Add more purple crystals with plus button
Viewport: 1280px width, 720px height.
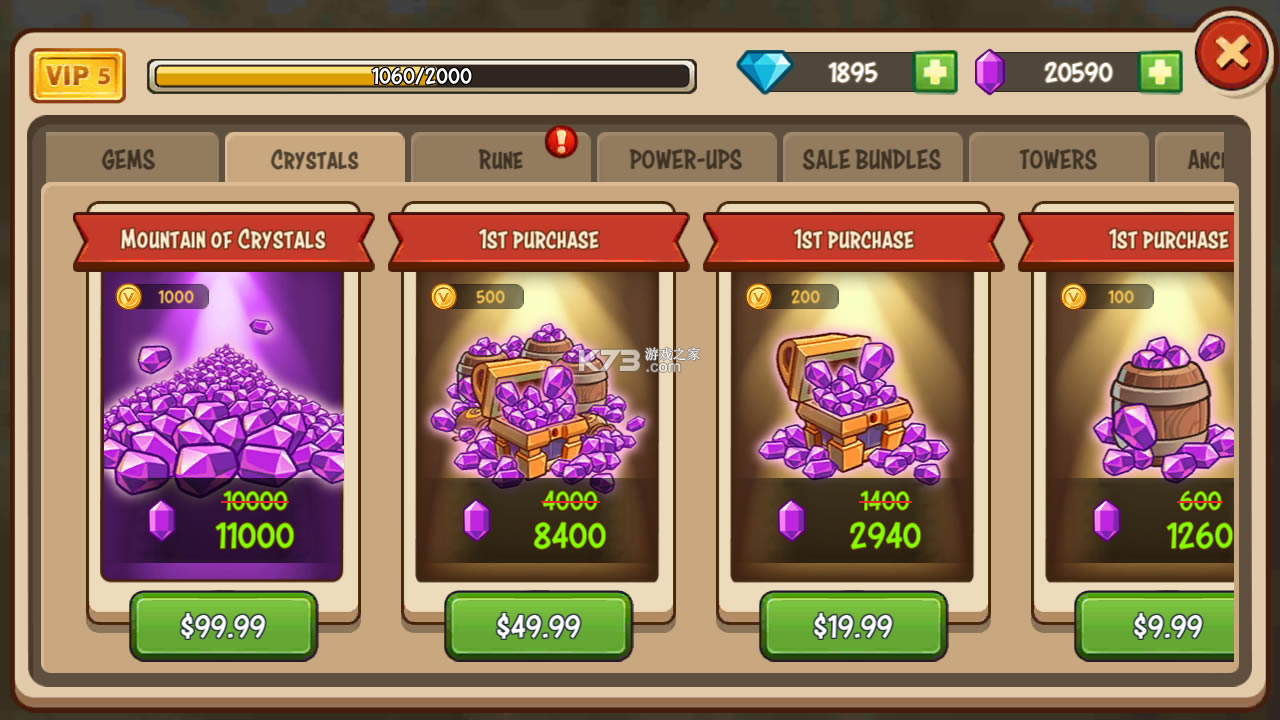(1160, 73)
